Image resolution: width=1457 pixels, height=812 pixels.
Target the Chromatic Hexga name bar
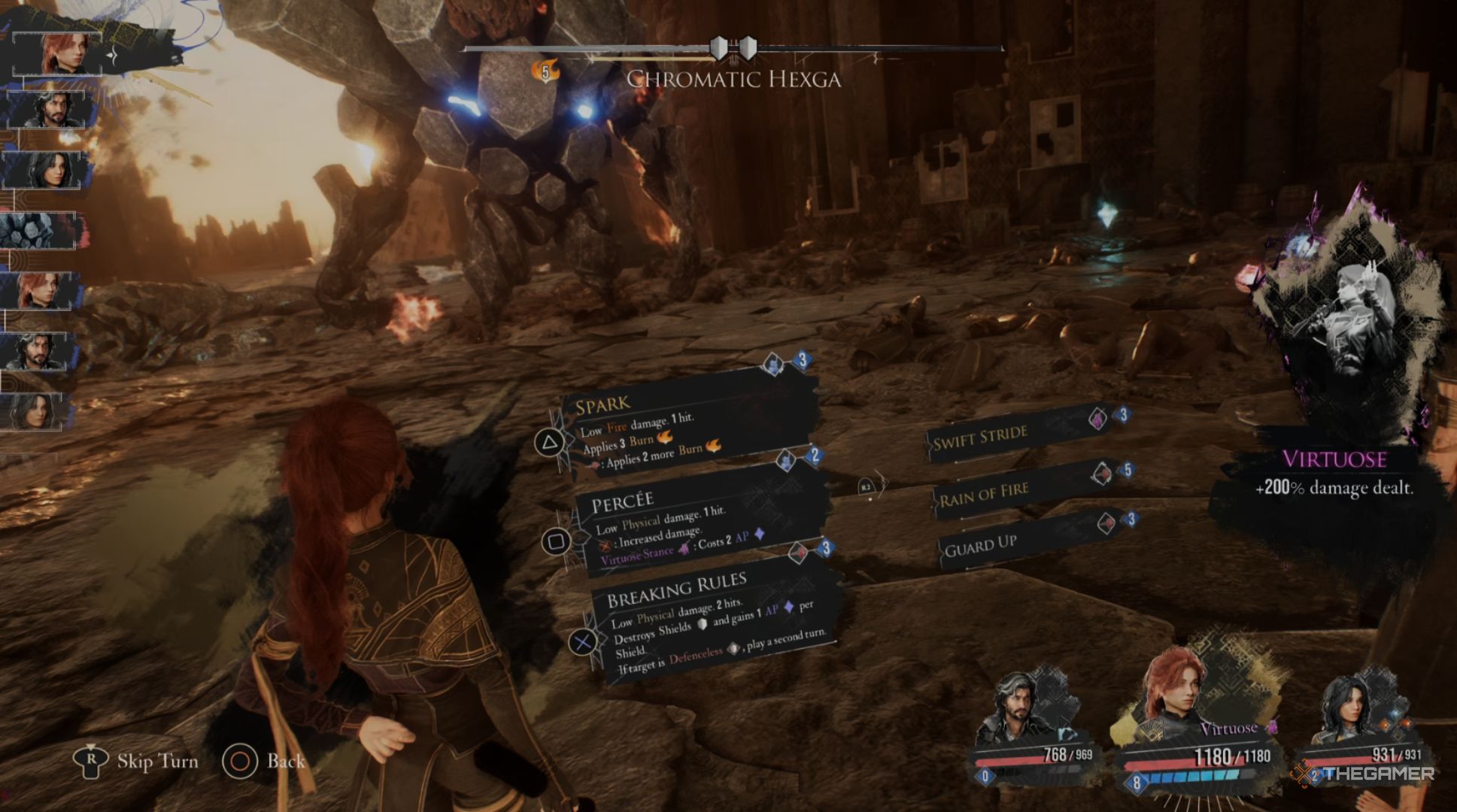pos(733,79)
